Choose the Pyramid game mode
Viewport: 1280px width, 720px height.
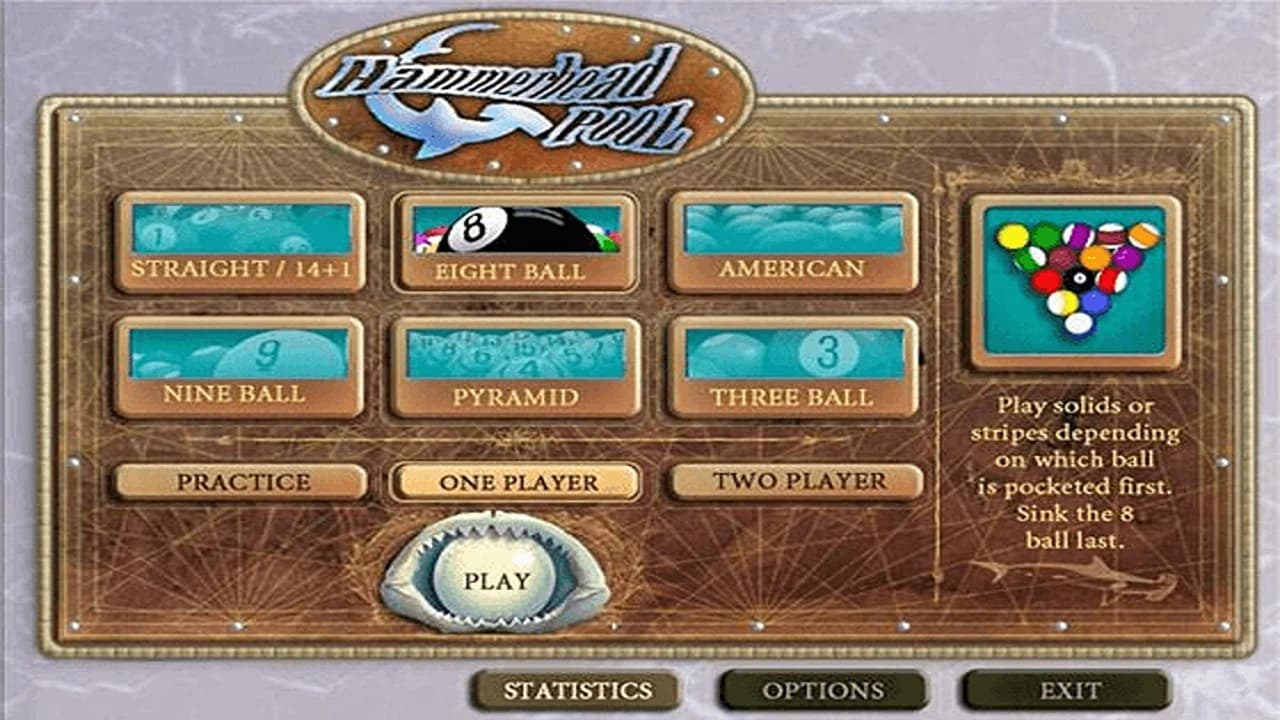pyautogui.click(x=516, y=368)
